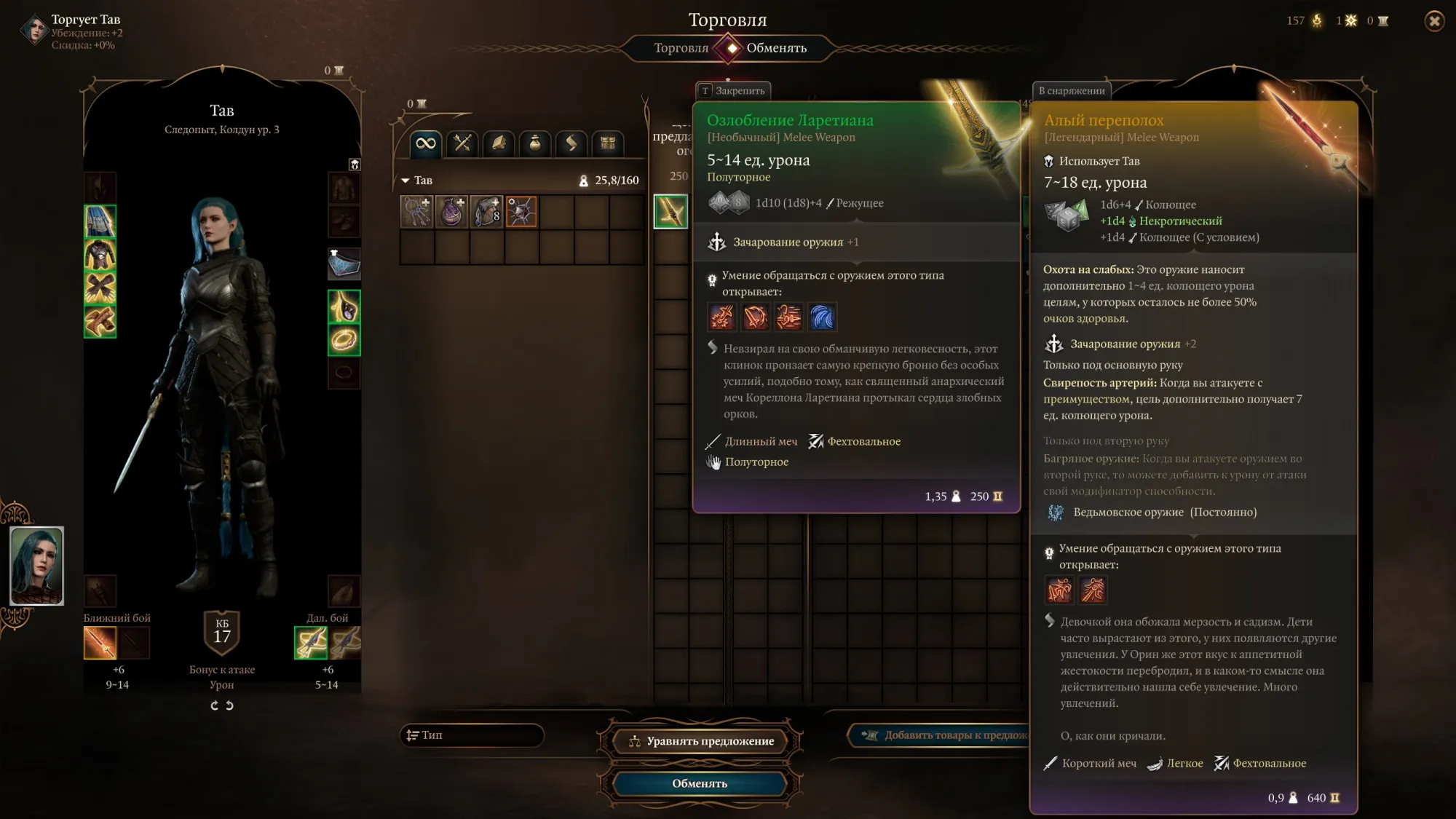Select Tav's character portrait
Image resolution: width=1456 pixels, height=819 pixels.
[x=36, y=566]
